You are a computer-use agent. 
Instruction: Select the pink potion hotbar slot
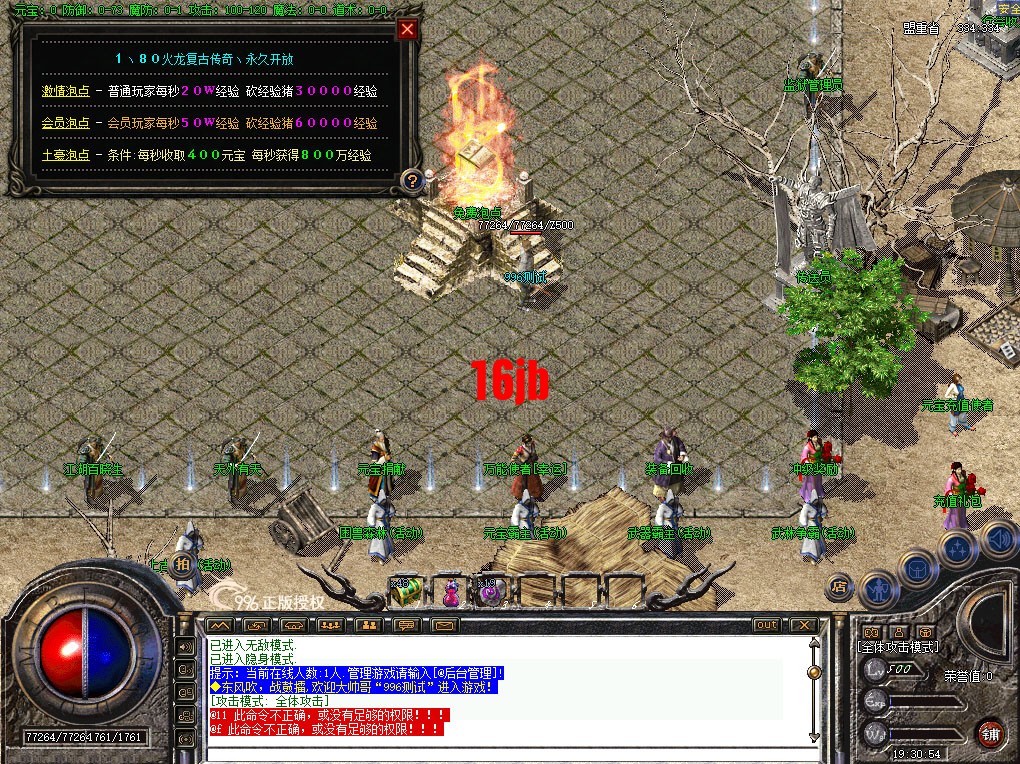451,592
